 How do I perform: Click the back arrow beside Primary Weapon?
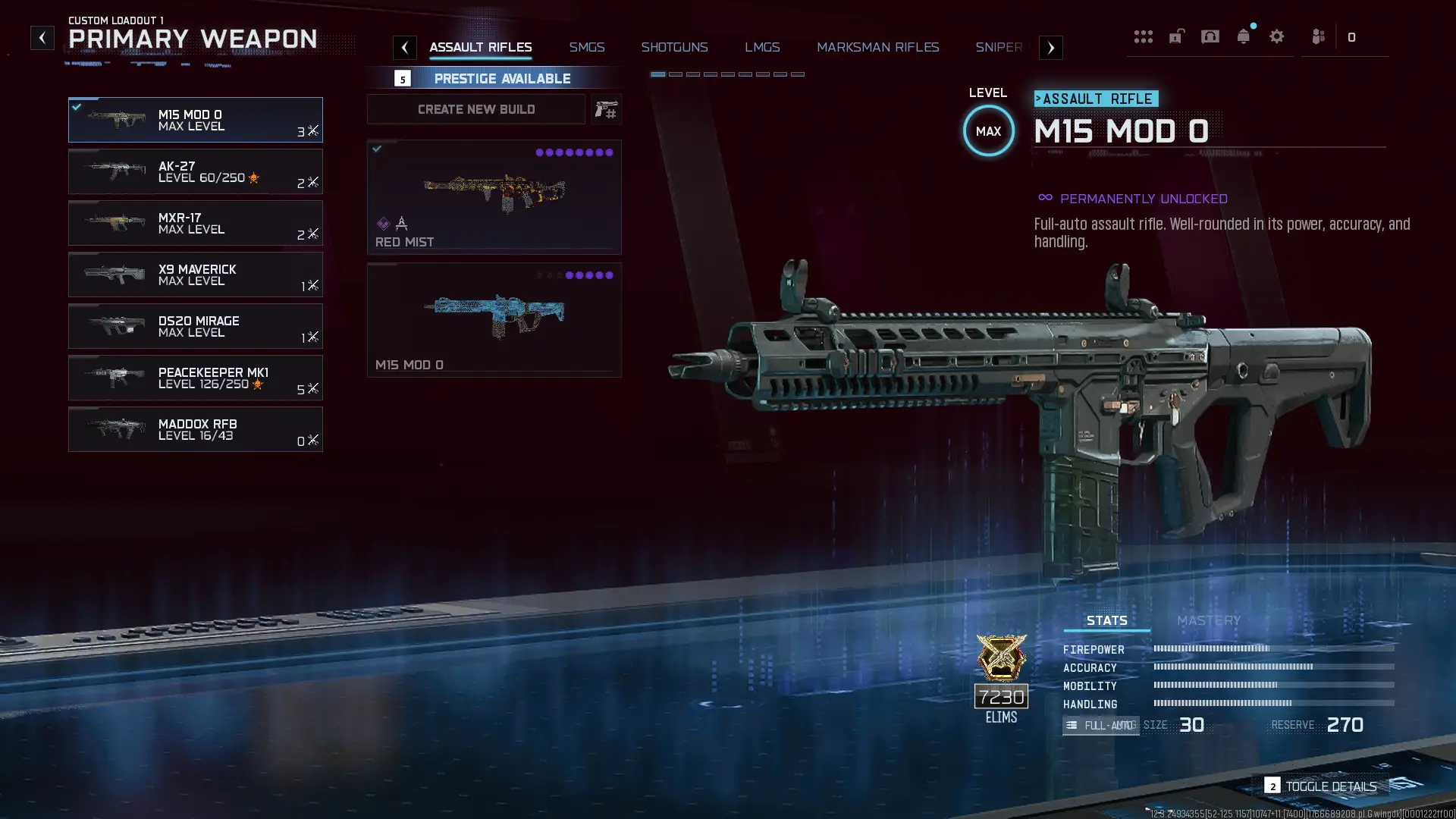42,36
